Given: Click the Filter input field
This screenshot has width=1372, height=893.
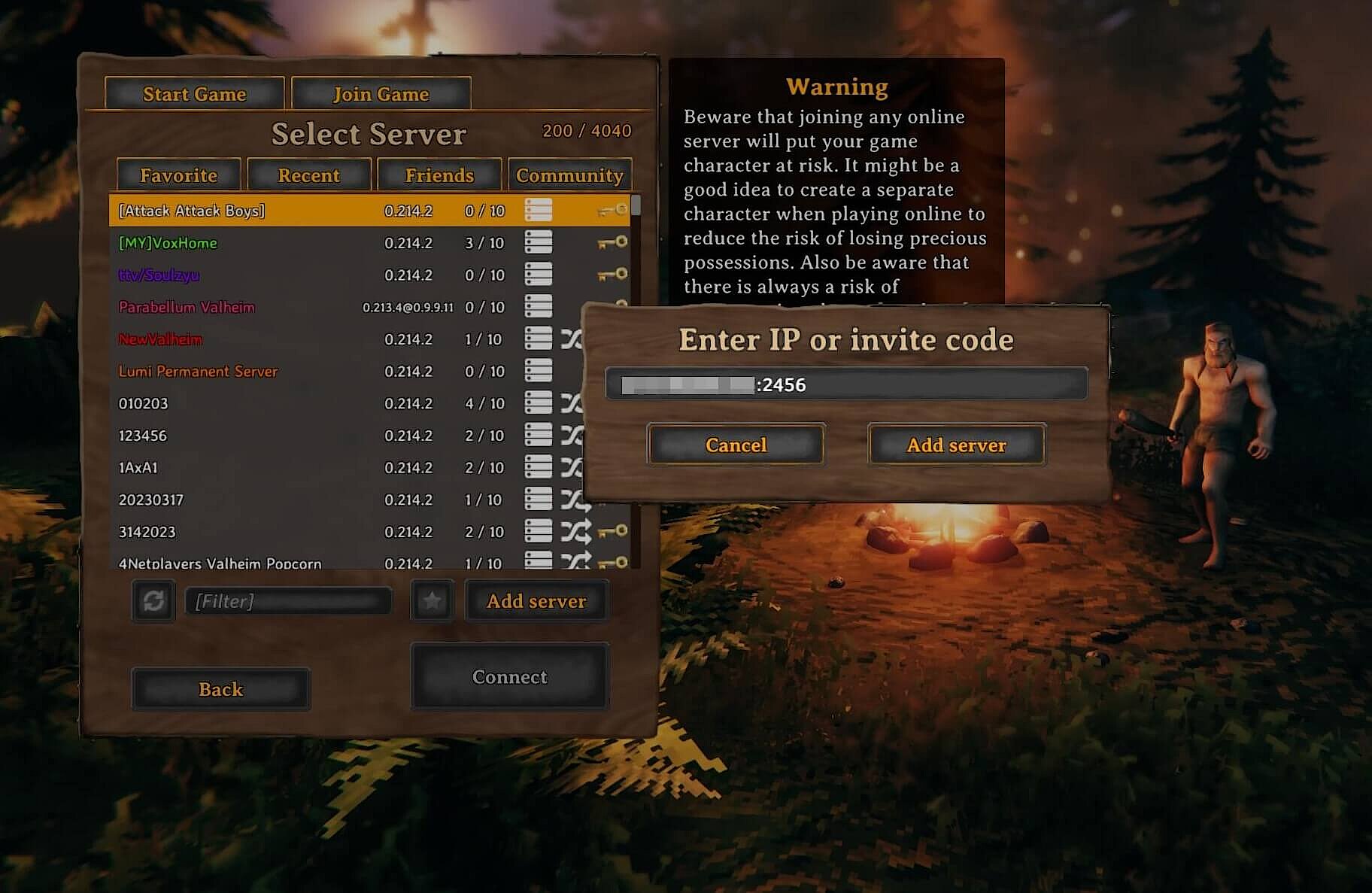Looking at the screenshot, I should (288, 601).
